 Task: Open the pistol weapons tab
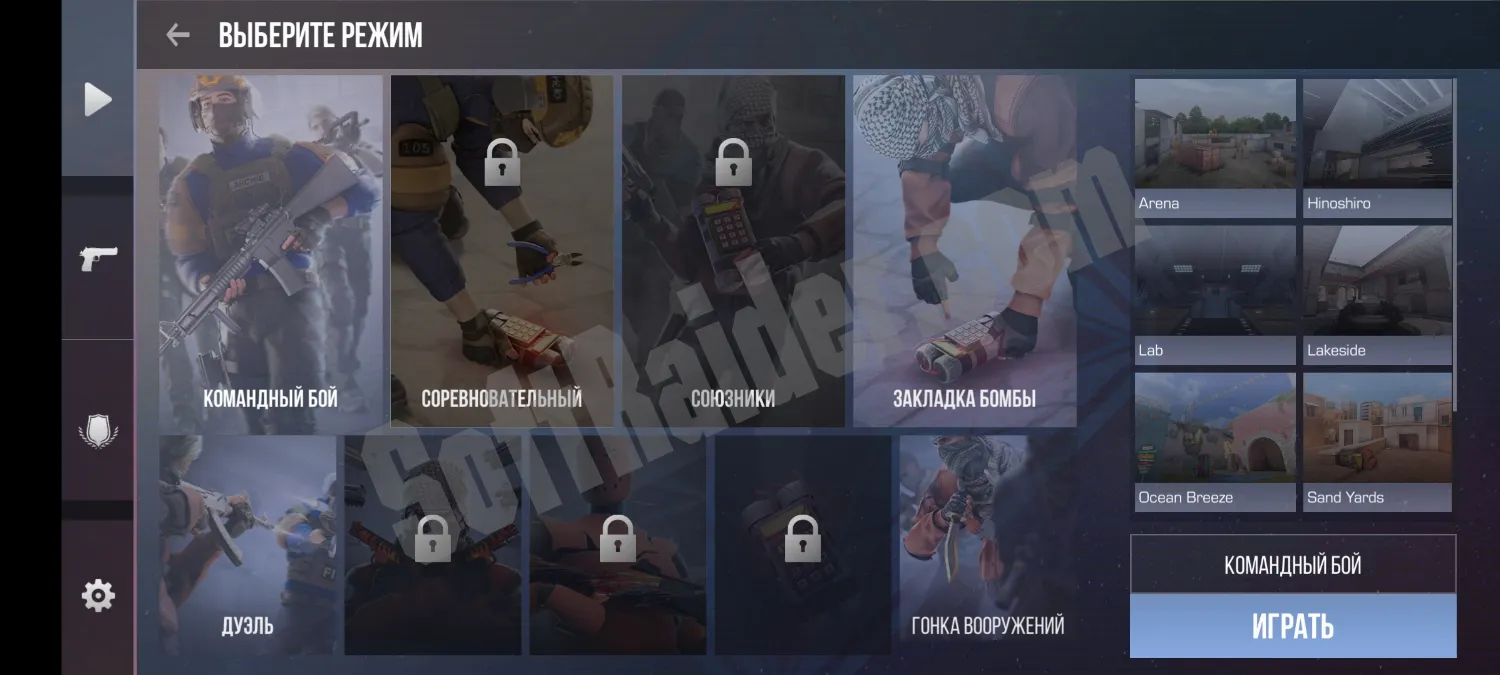click(x=98, y=258)
